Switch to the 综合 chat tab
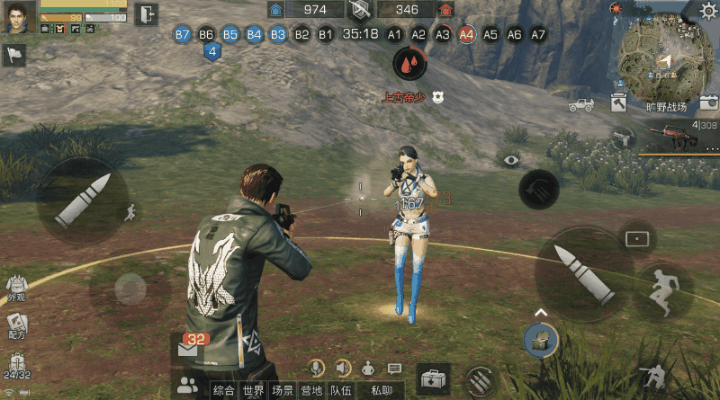Viewport: 720px width, 400px height. (225, 391)
